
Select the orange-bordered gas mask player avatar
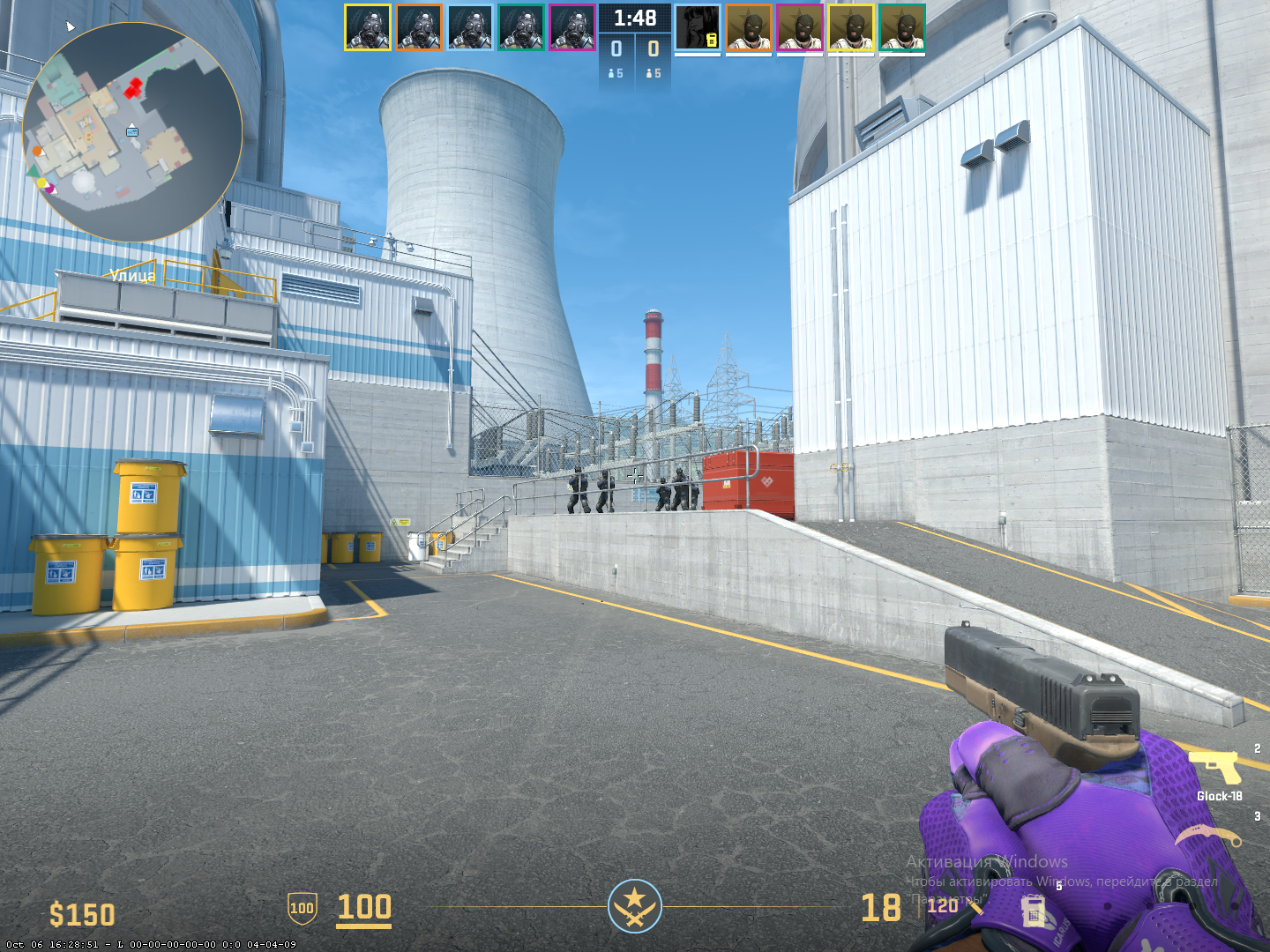click(x=418, y=27)
